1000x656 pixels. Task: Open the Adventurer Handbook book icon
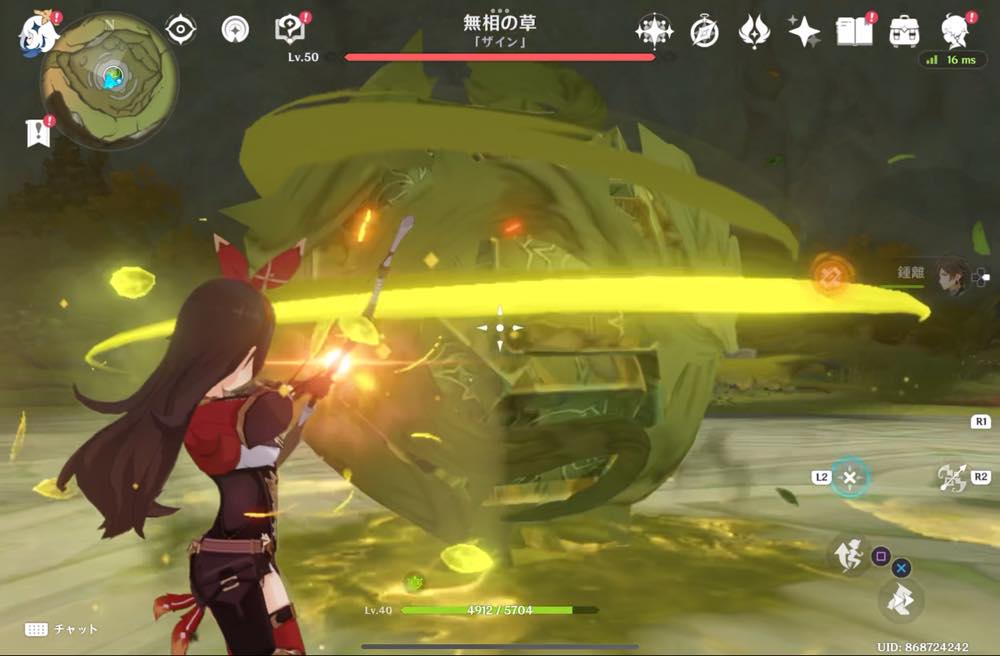tap(854, 32)
